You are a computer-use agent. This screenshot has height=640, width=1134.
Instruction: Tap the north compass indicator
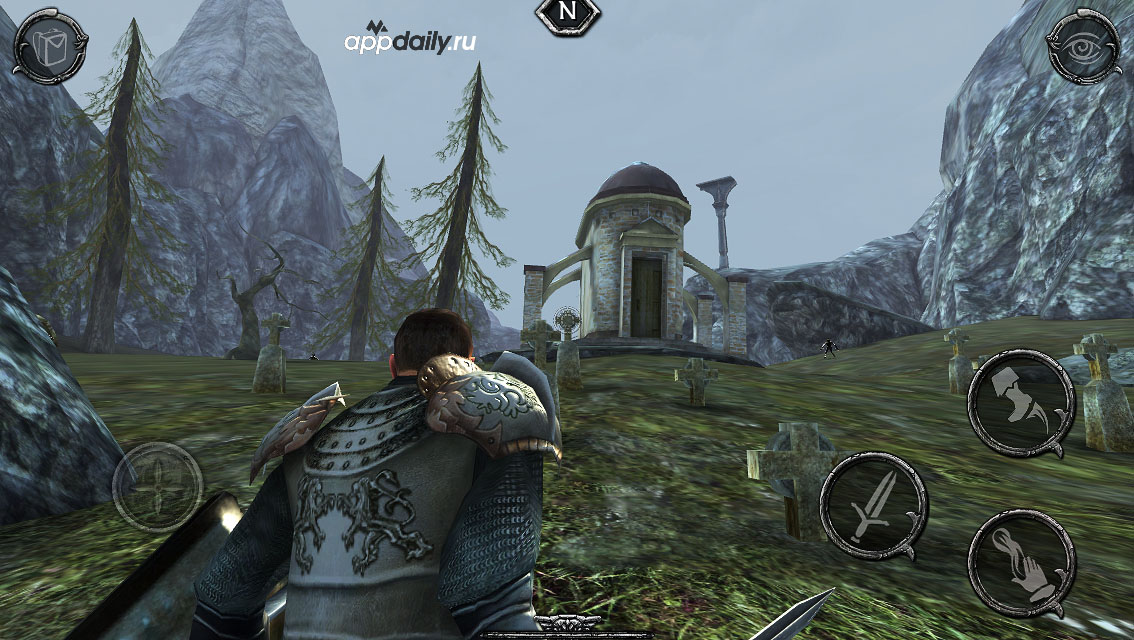click(568, 13)
